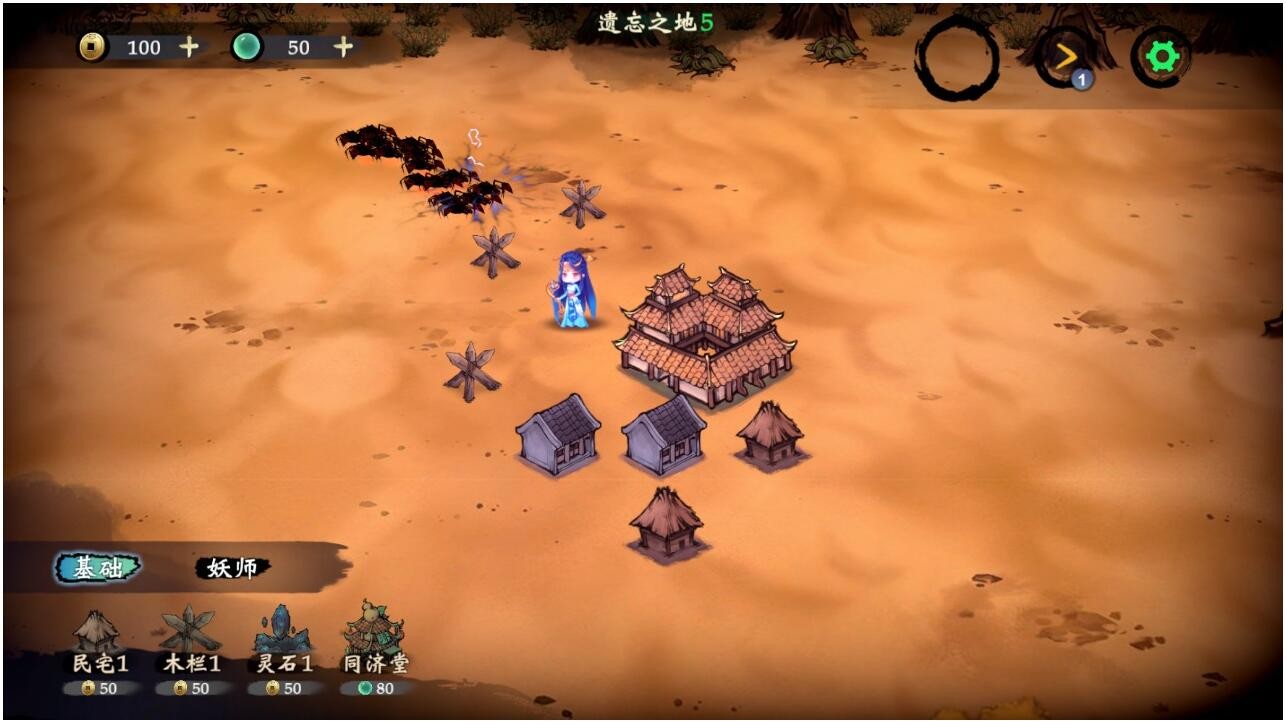Open the green gear settings menu
Viewport: 1286px width, 721px height.
click(1161, 57)
